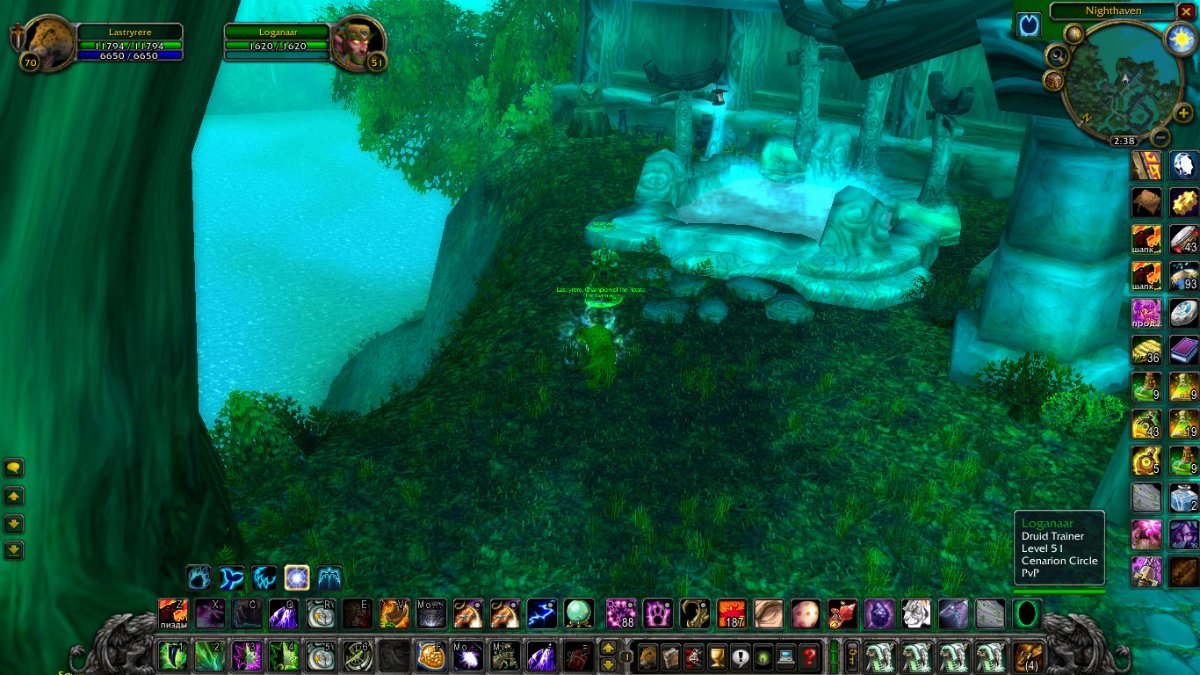
Task: Open the calendar sun icon by the minimap
Action: tap(1180, 38)
